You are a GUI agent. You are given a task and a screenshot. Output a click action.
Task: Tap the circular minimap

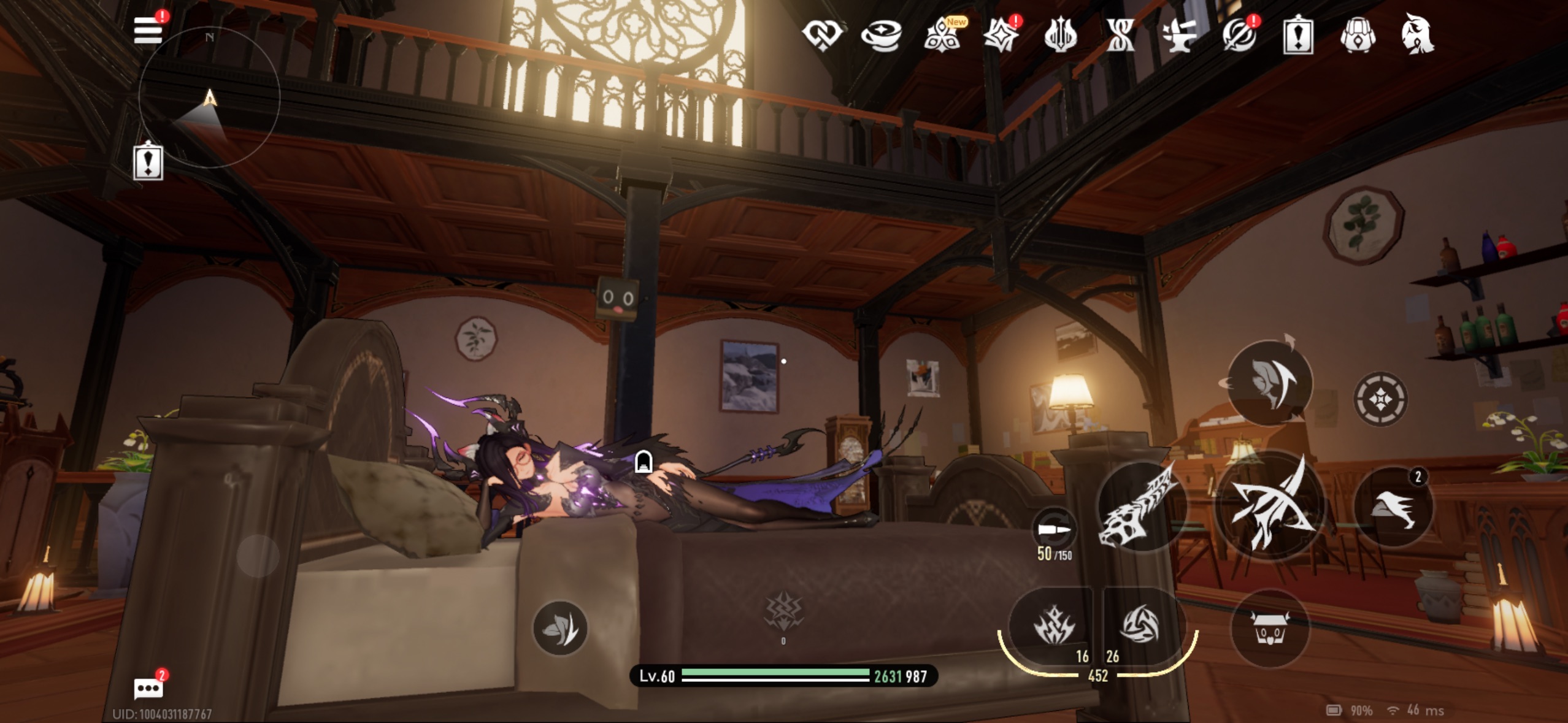pyautogui.click(x=209, y=97)
